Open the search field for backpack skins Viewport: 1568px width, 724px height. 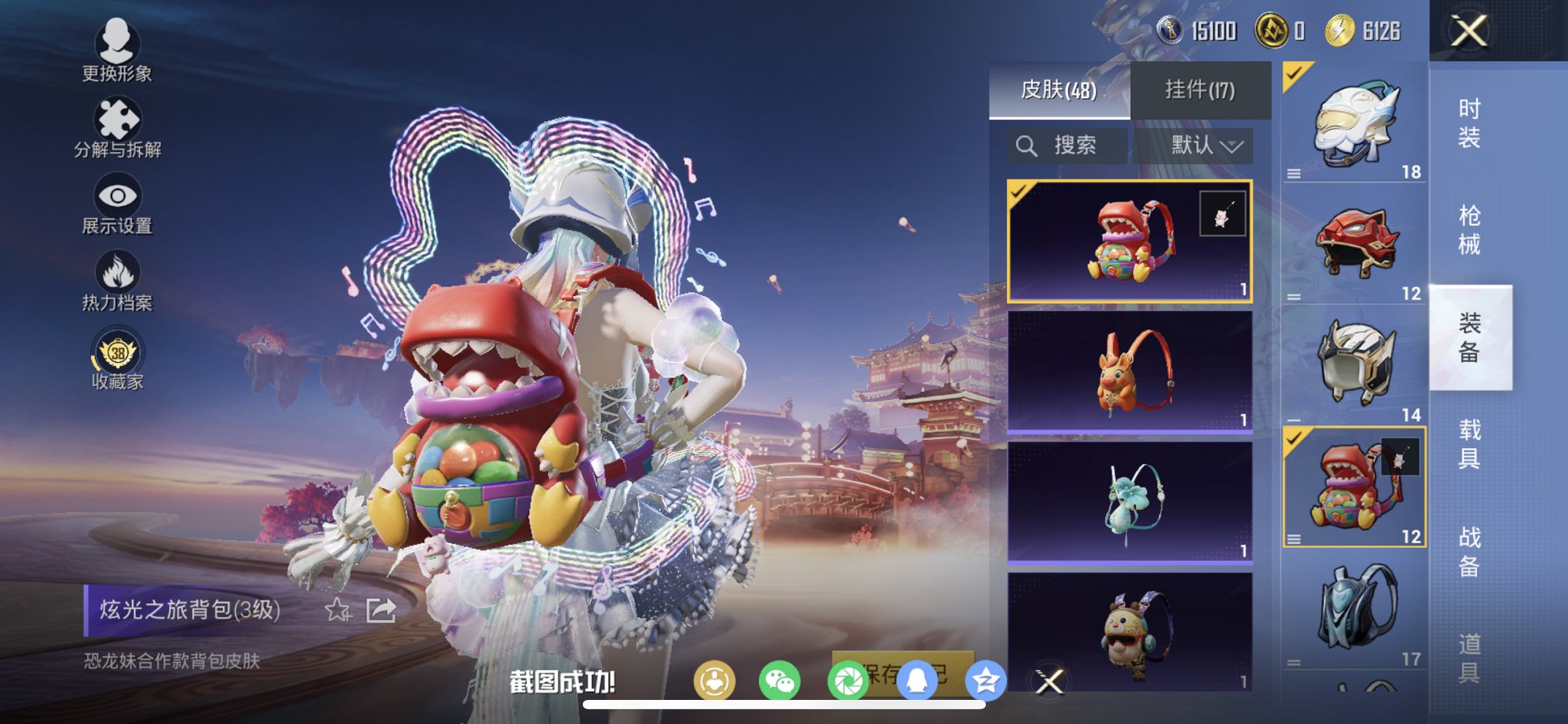(1068, 144)
